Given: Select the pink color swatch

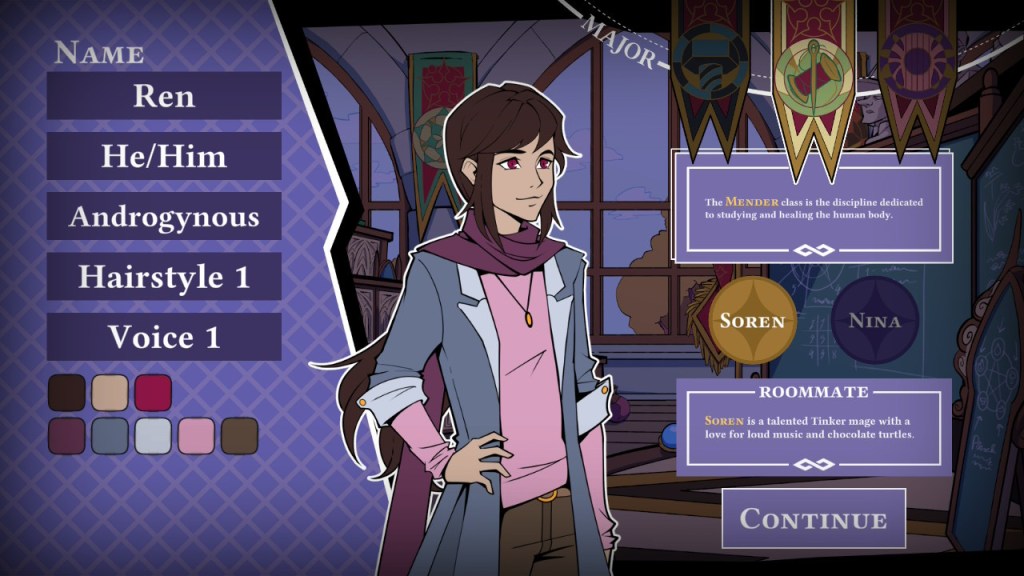Looking at the screenshot, I should pos(196,436).
